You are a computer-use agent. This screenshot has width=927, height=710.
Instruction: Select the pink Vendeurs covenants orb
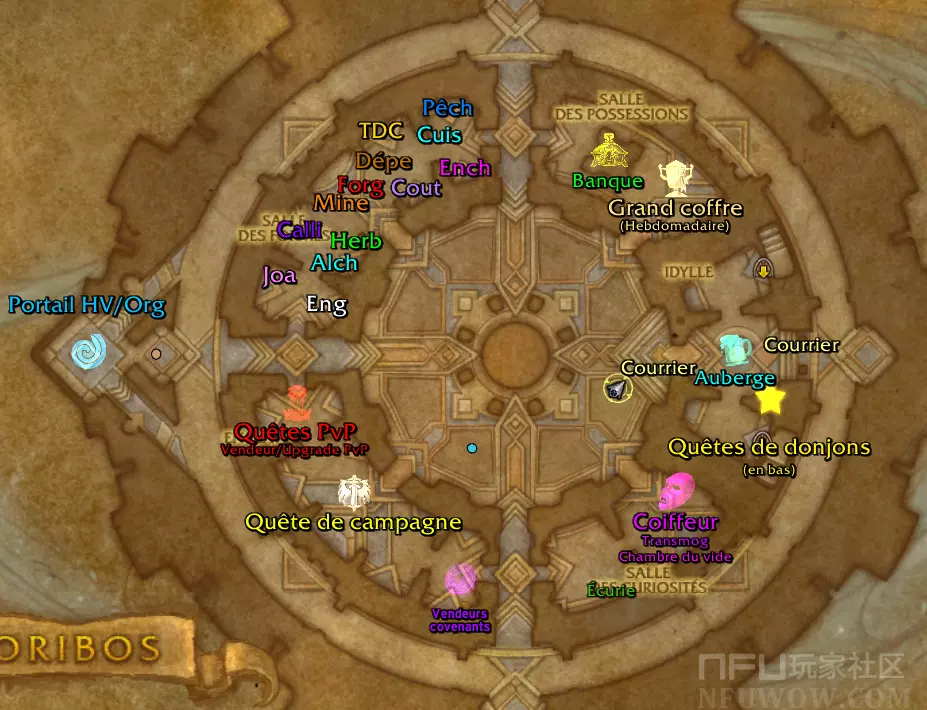460,579
